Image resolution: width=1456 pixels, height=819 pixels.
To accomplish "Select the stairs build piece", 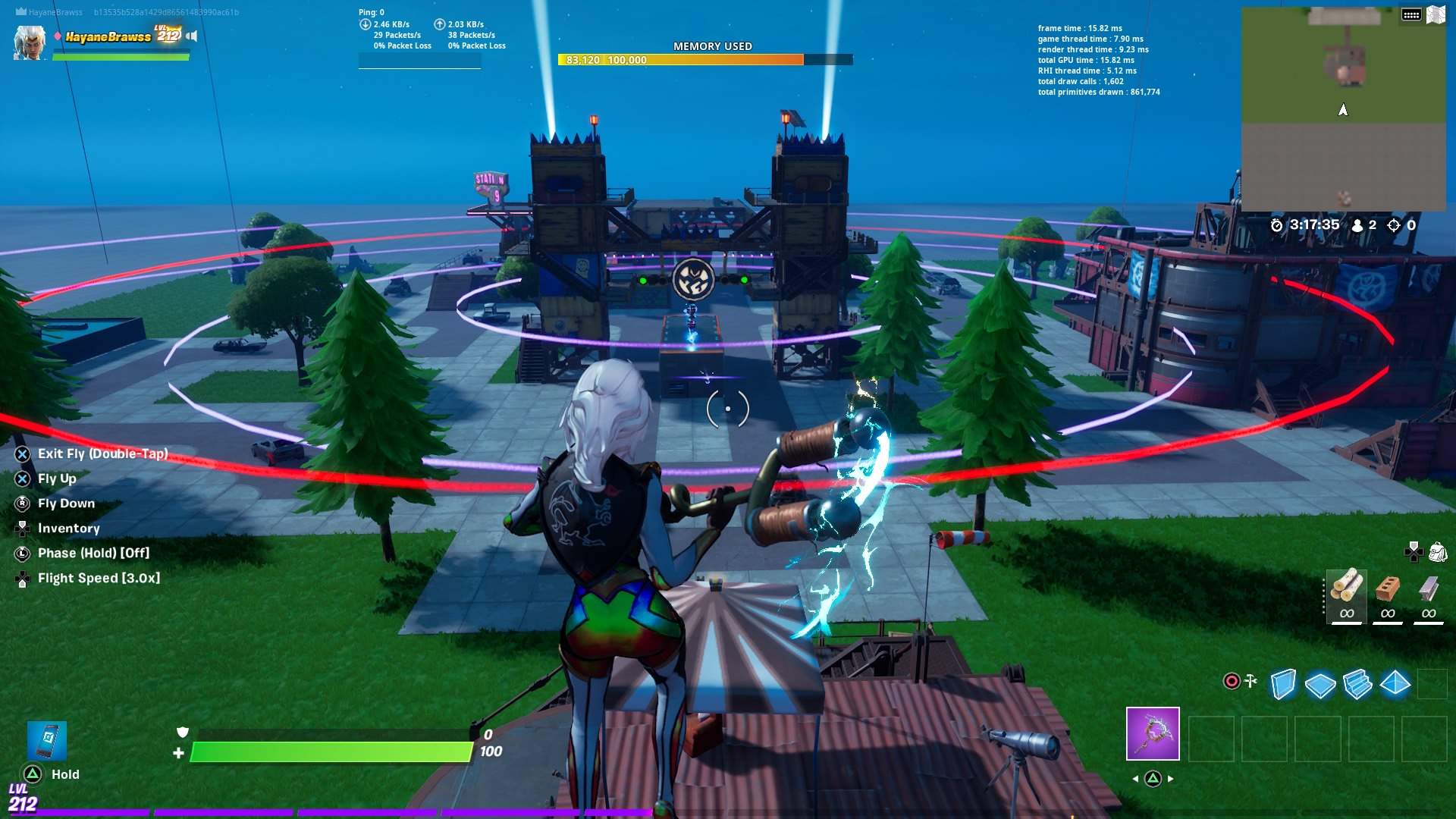I will tap(1357, 684).
